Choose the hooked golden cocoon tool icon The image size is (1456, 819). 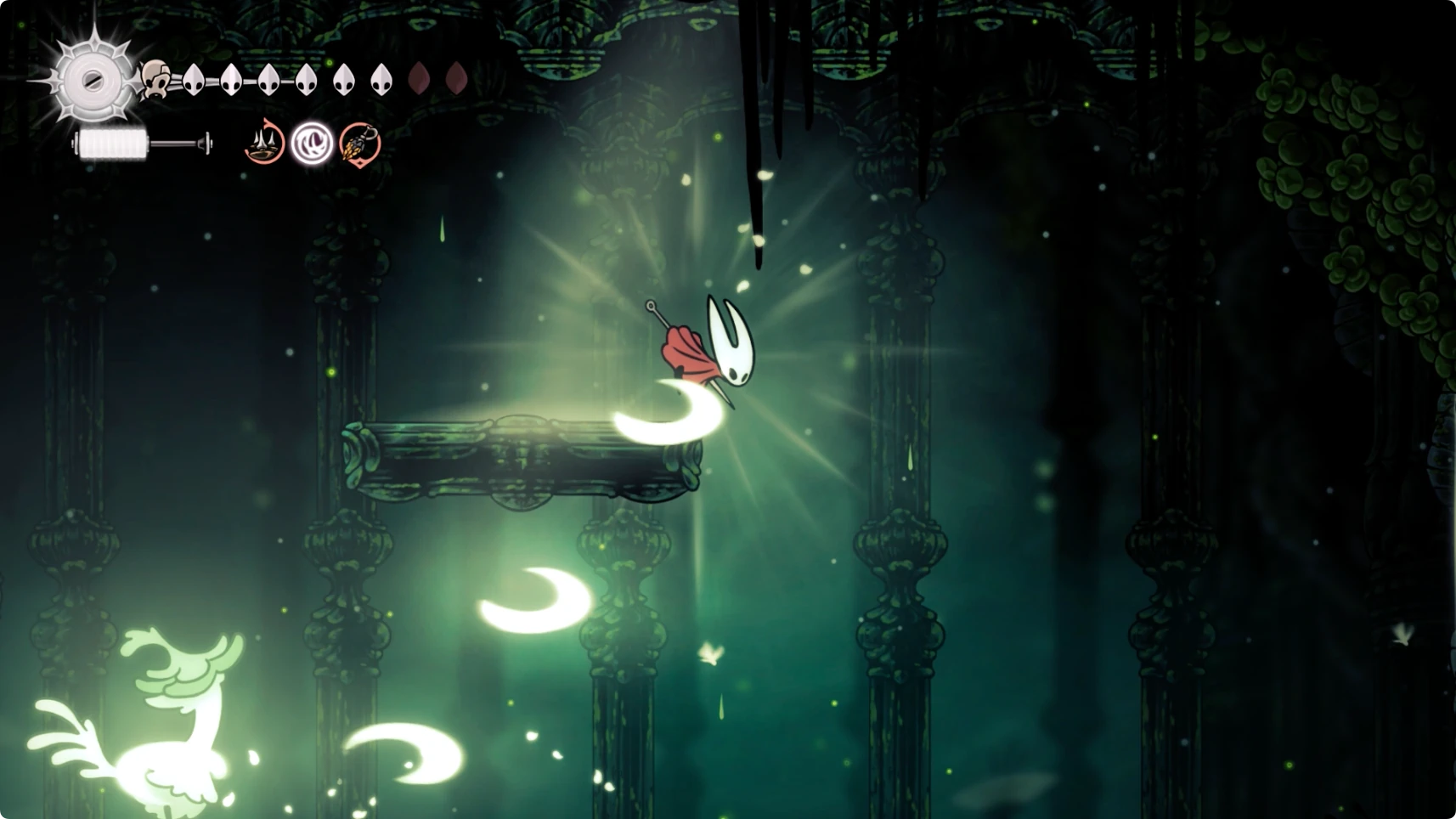coord(359,144)
